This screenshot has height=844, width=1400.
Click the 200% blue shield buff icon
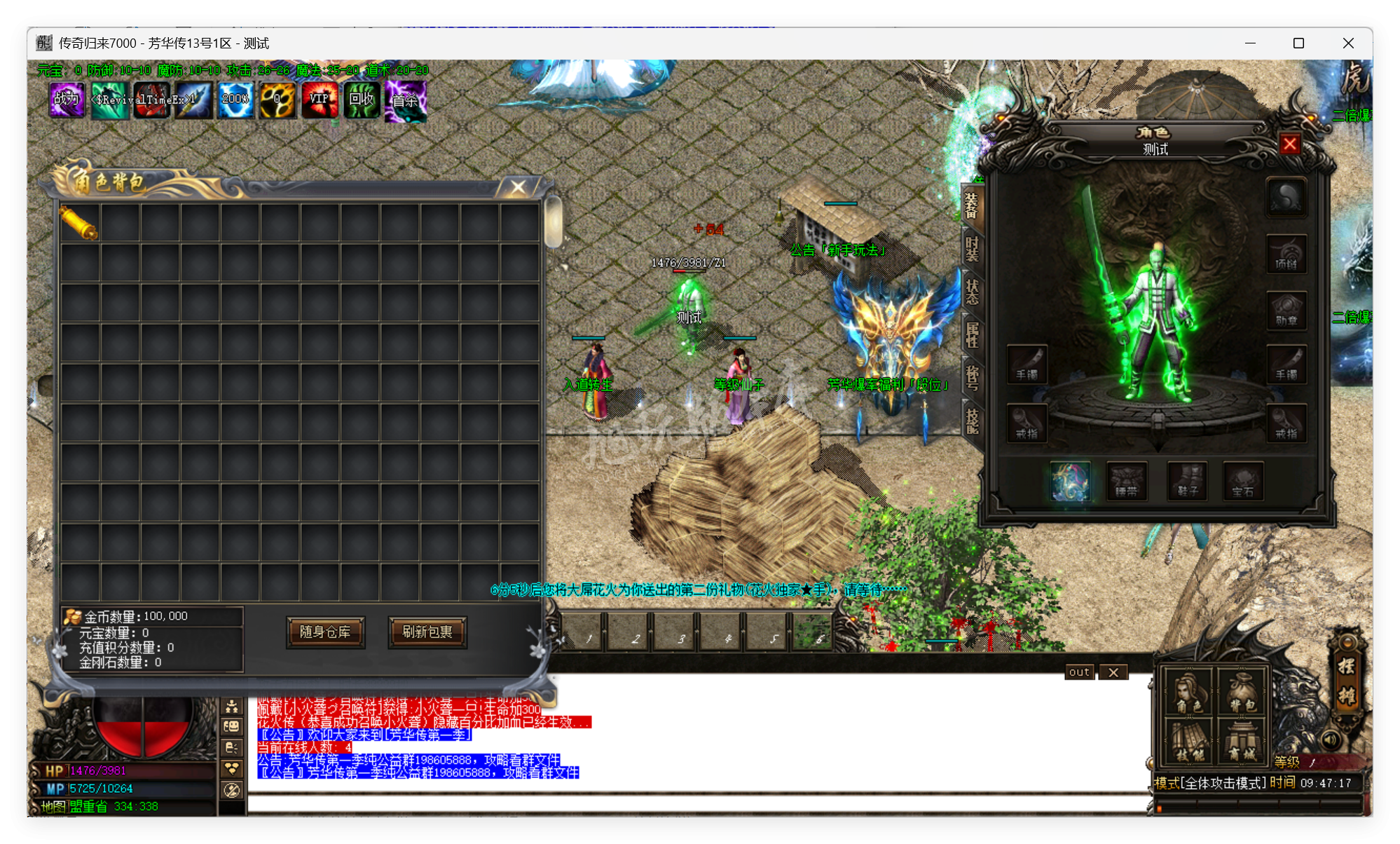point(235,100)
